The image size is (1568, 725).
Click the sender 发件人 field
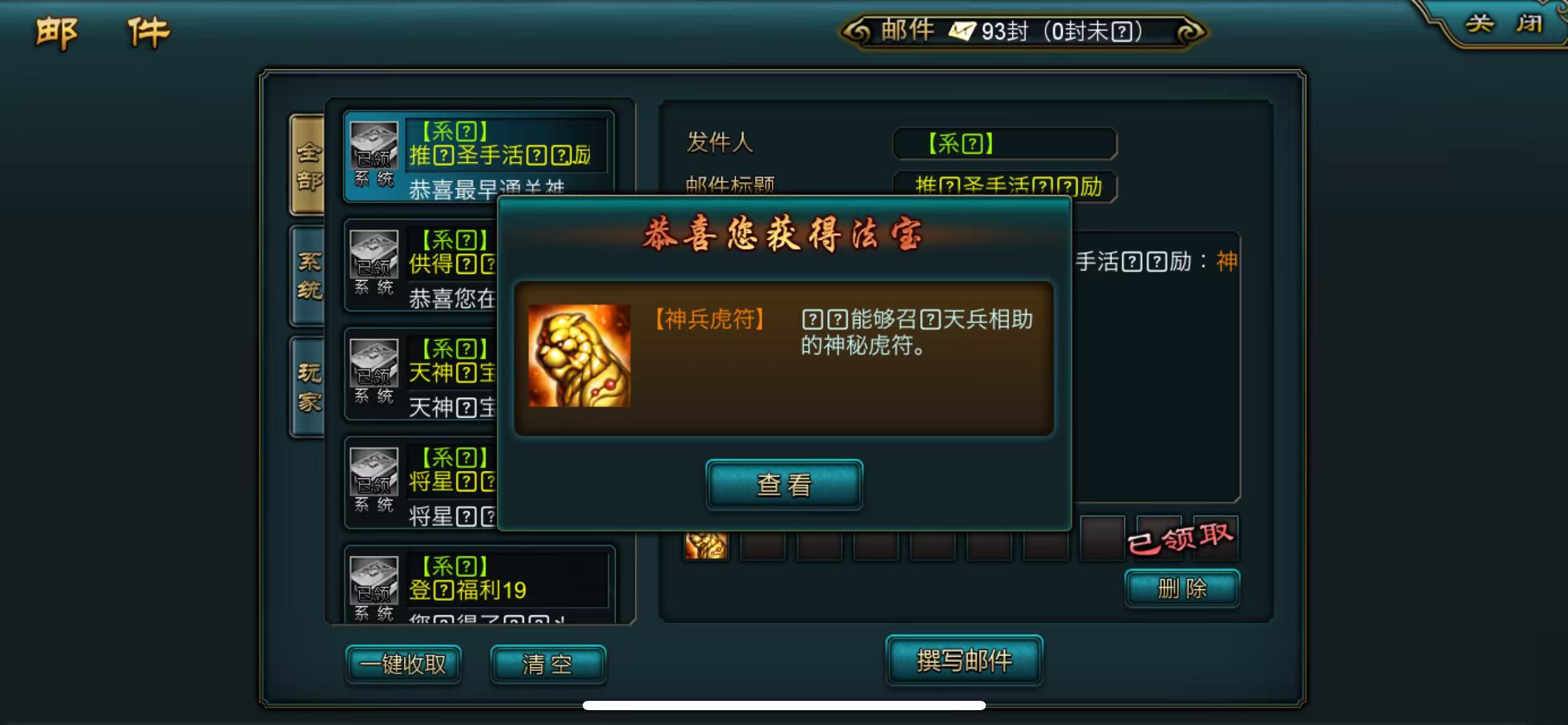1004,143
